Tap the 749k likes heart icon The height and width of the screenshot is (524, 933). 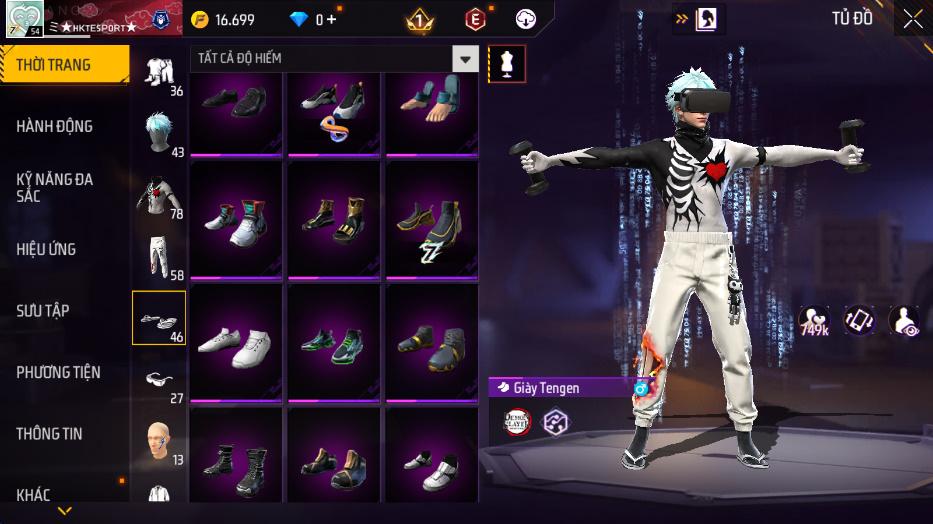click(x=813, y=321)
